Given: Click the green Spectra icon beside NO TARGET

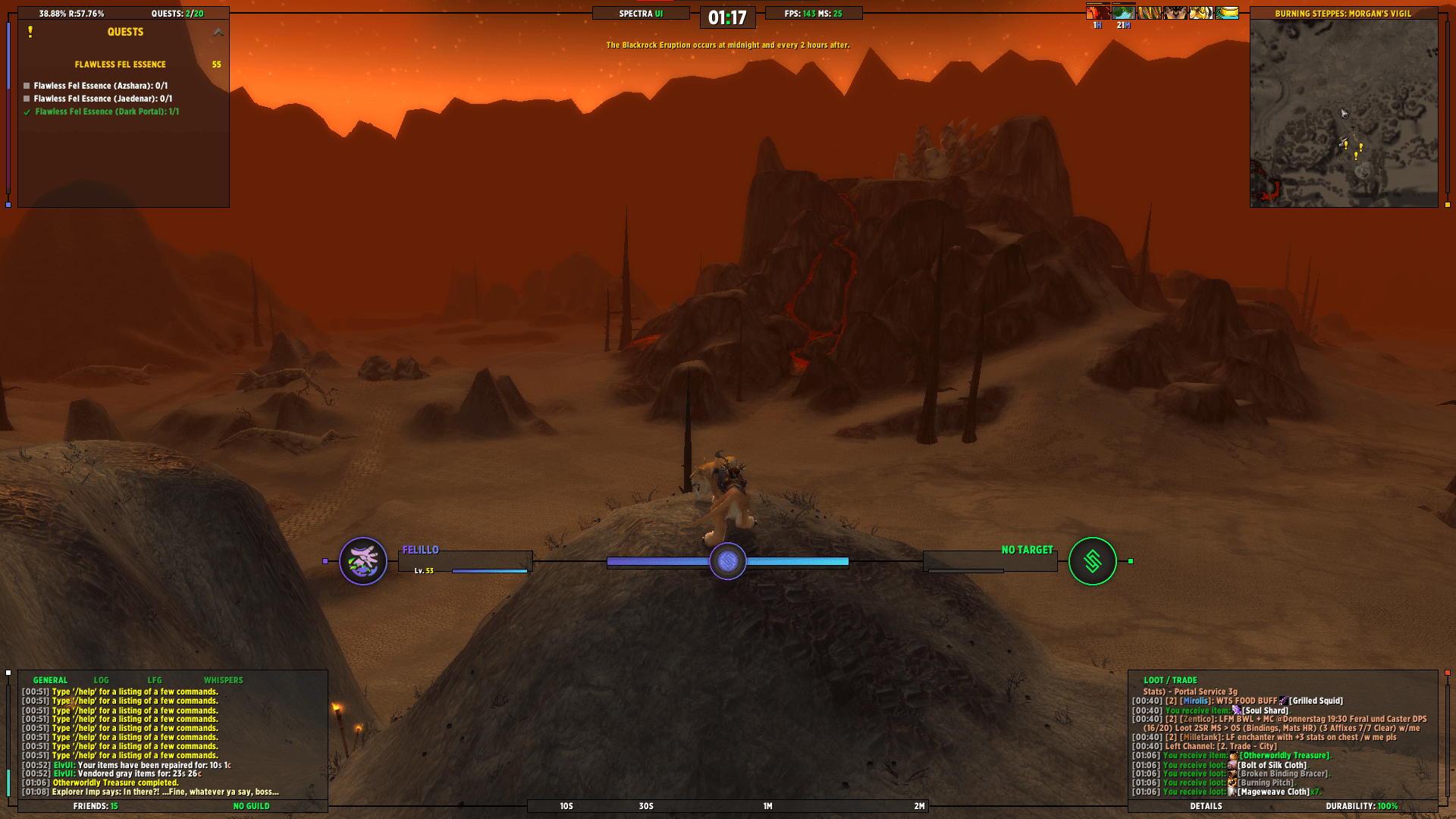Looking at the screenshot, I should click(1094, 561).
